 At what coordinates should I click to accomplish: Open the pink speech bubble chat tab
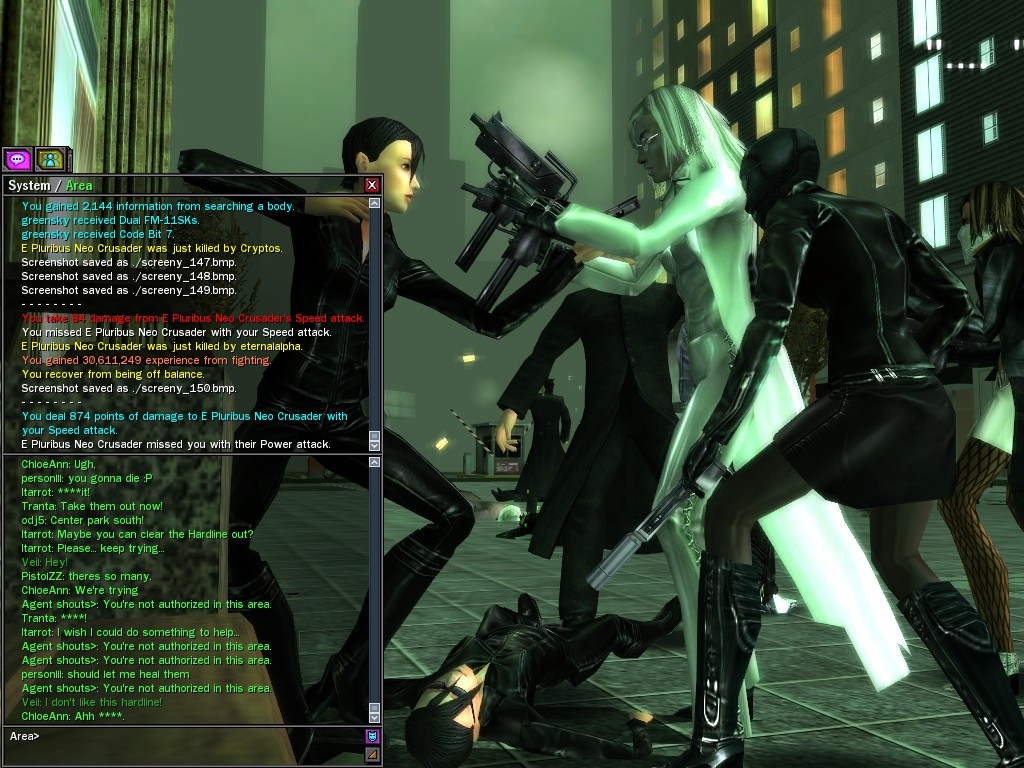(17, 158)
